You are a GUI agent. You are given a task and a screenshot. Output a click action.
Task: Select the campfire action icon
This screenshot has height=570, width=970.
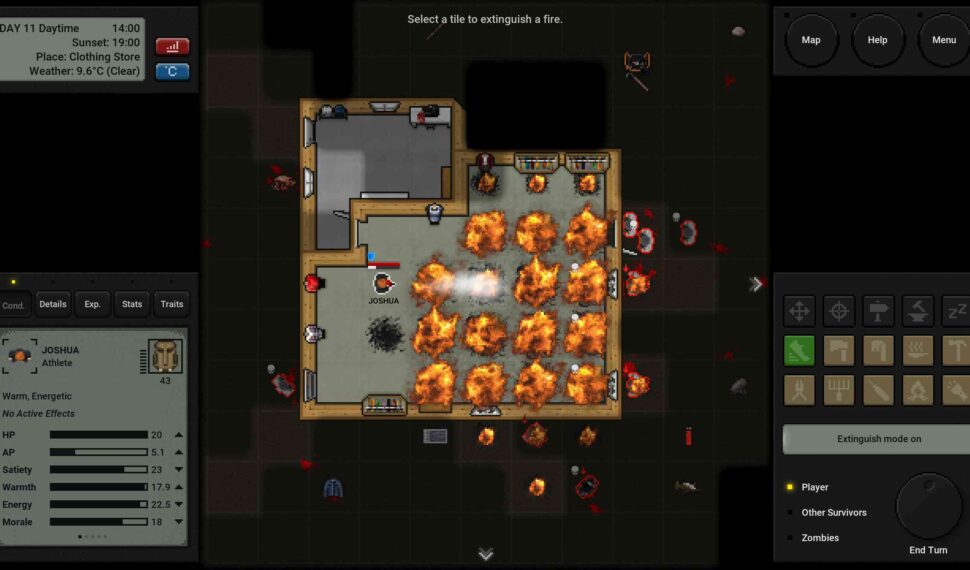tap(918, 390)
